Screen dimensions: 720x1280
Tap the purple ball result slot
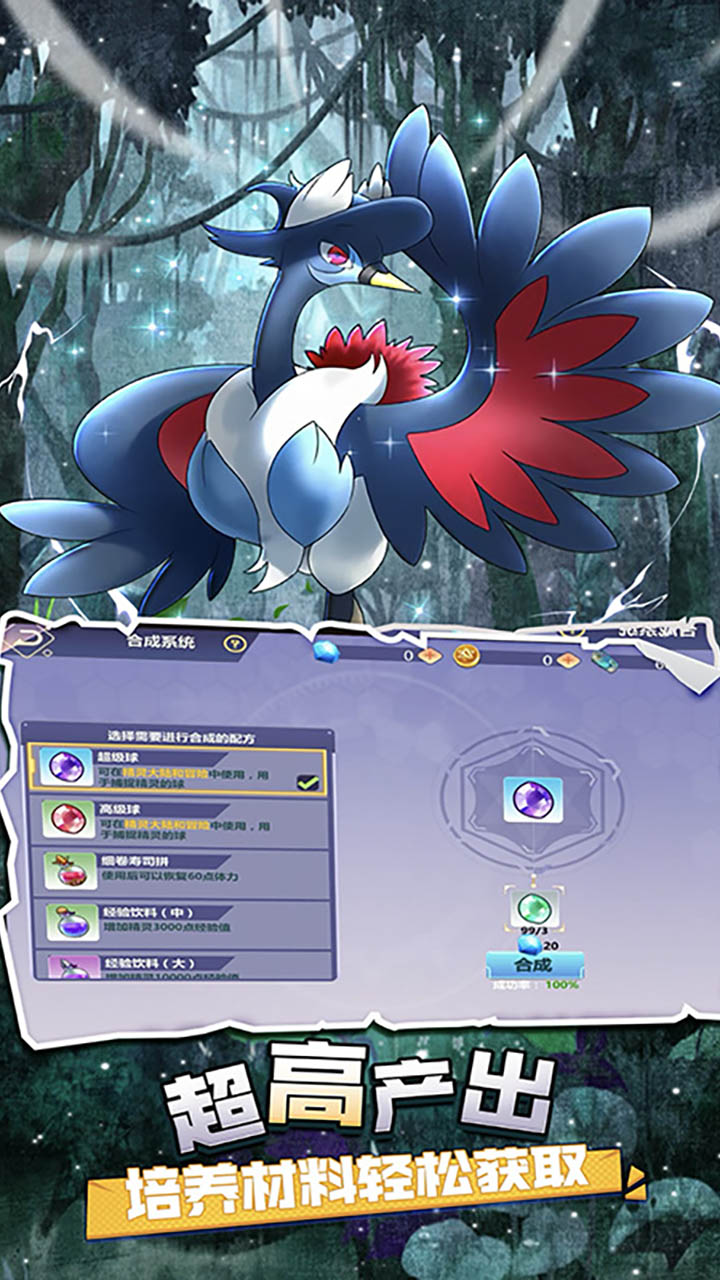tap(532, 800)
